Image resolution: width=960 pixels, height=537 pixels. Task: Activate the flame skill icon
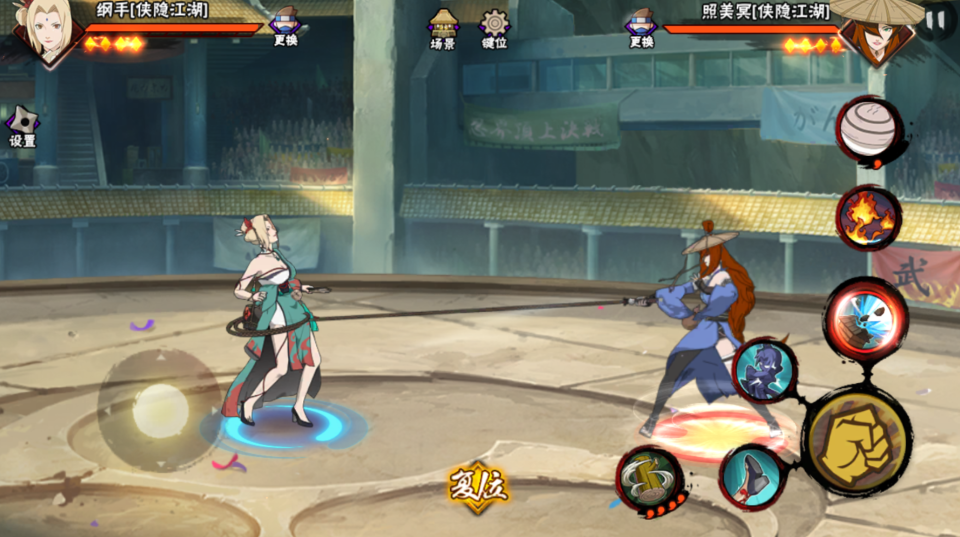pos(867,217)
